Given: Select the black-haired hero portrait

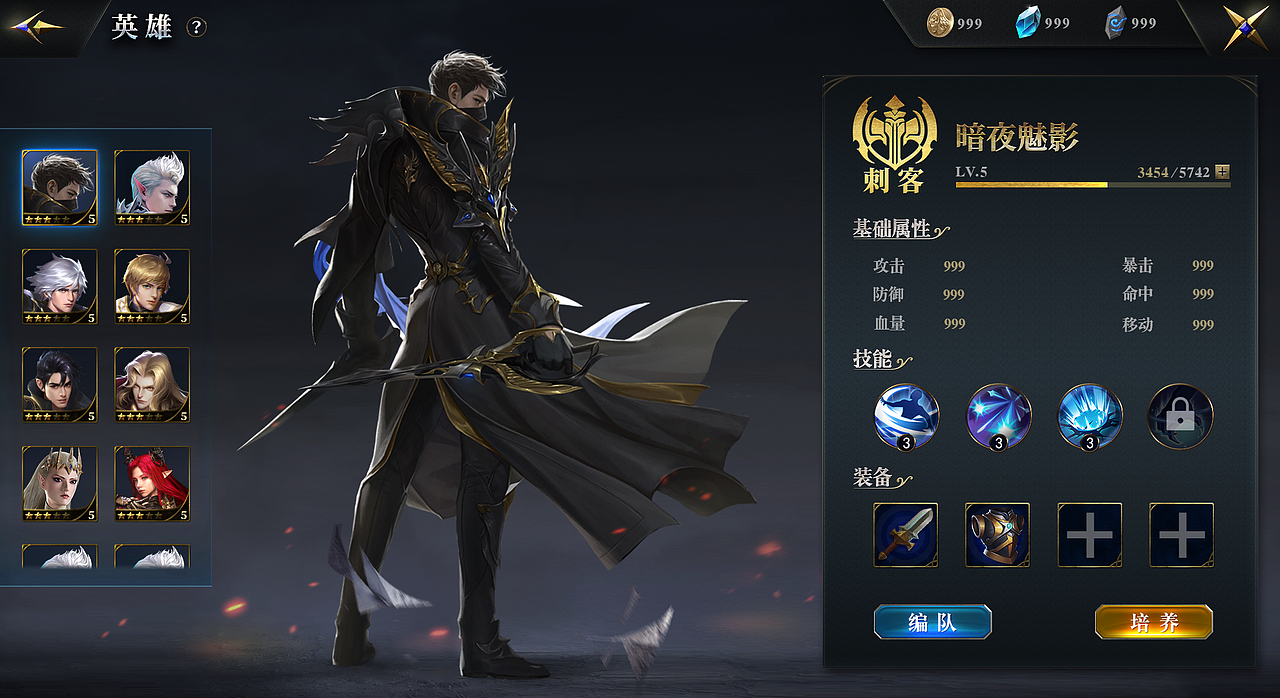Looking at the screenshot, I should (x=60, y=384).
